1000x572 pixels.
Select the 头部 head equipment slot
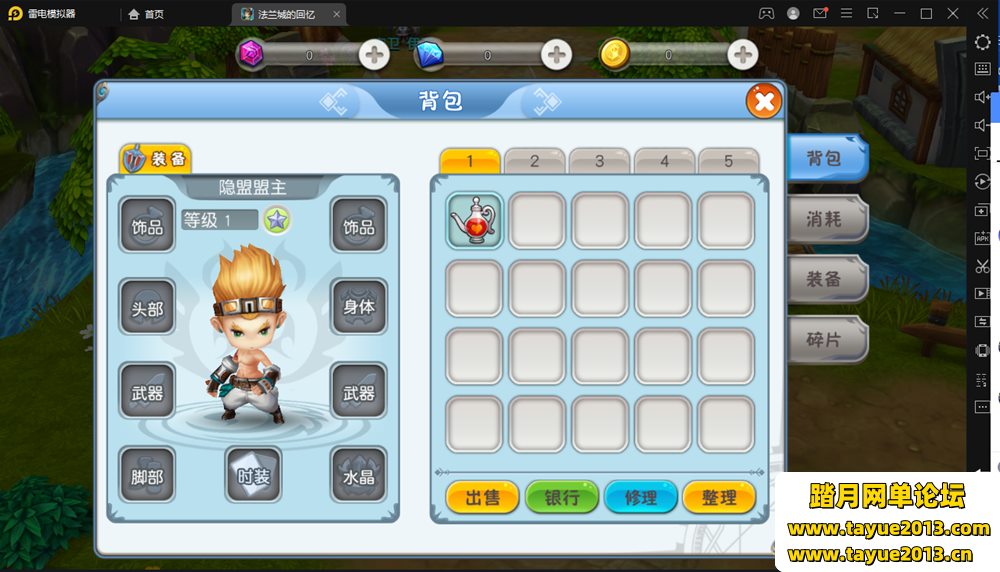[x=147, y=308]
